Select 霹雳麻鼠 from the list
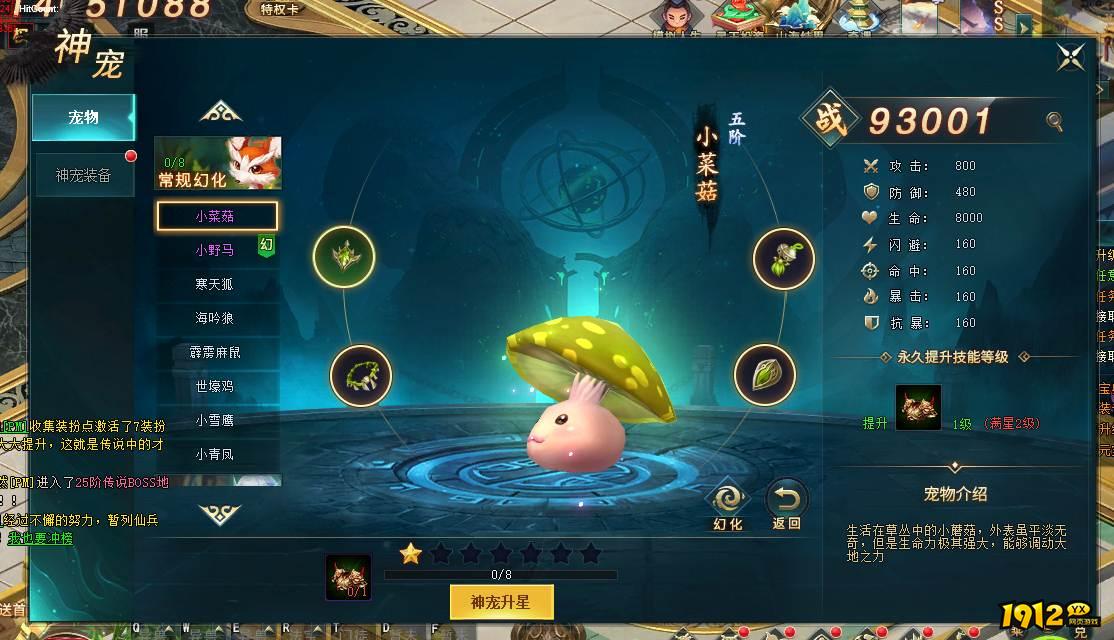Viewport: 1114px width, 640px height. click(214, 352)
